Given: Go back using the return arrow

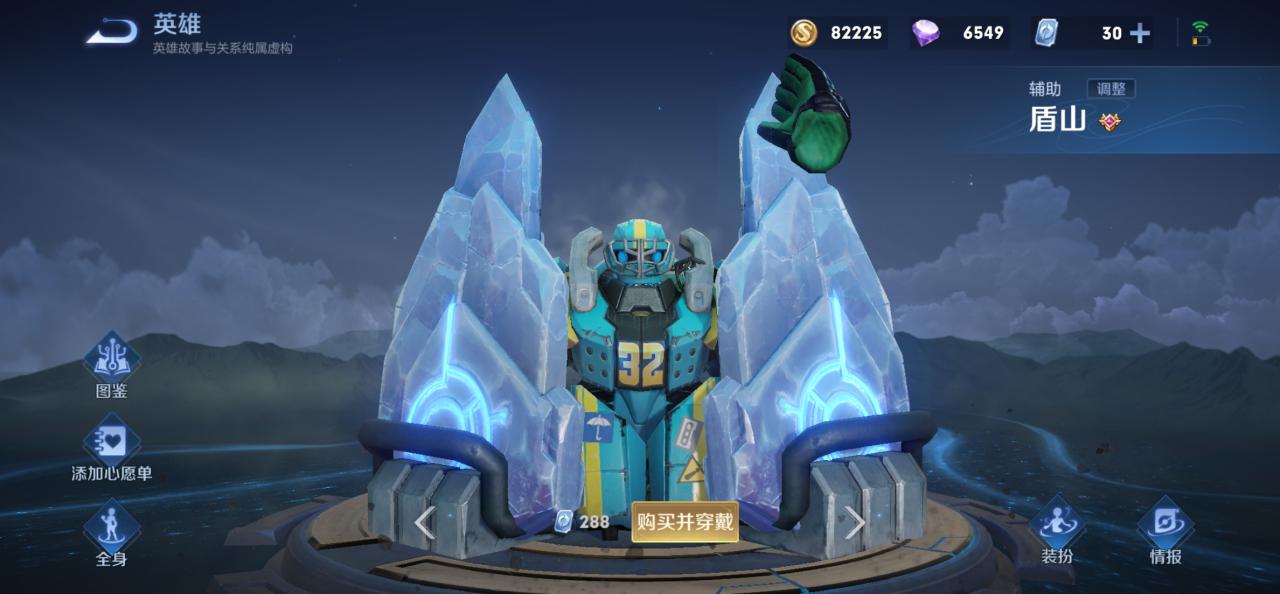Looking at the screenshot, I should [111, 32].
